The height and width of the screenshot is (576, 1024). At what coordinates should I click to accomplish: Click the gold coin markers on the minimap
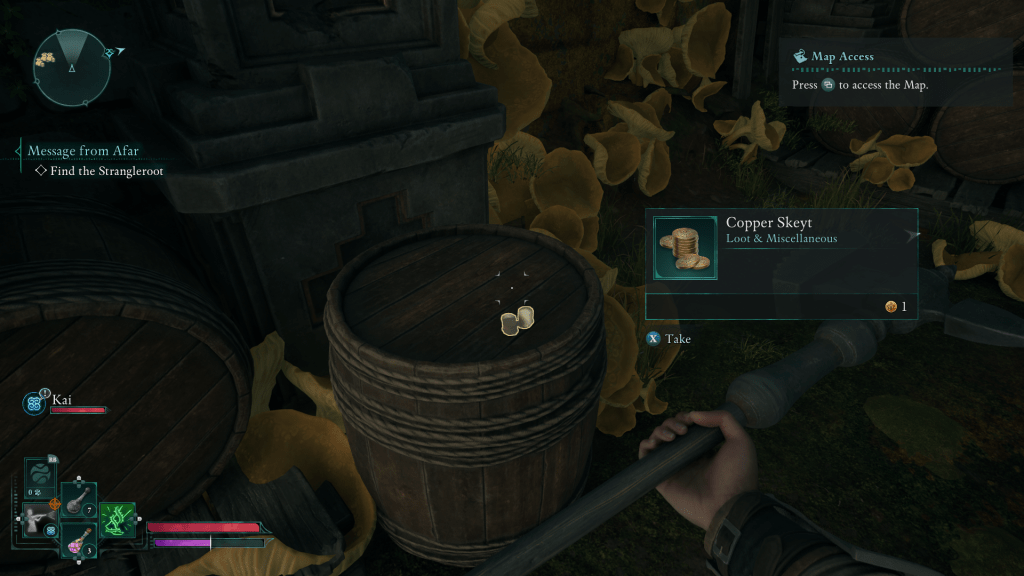[x=44, y=62]
